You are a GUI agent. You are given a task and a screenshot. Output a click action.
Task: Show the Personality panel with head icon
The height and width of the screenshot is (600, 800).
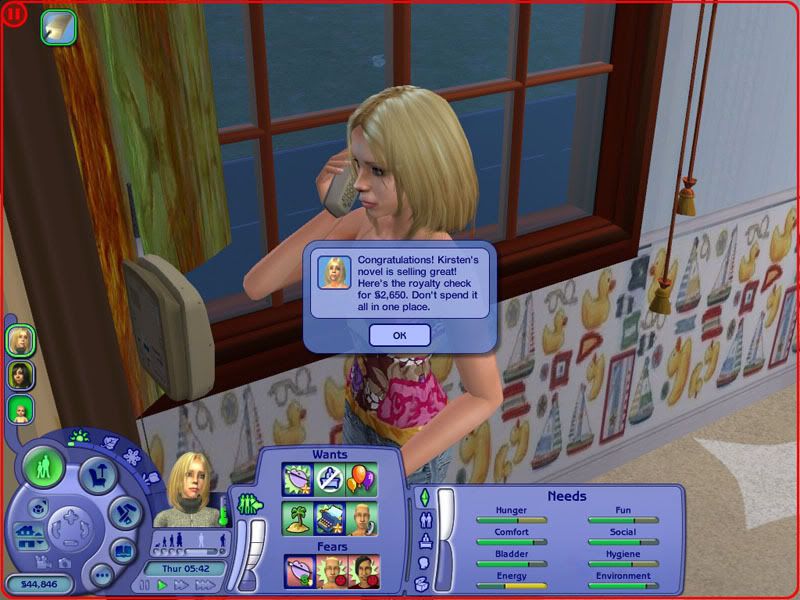422,562
